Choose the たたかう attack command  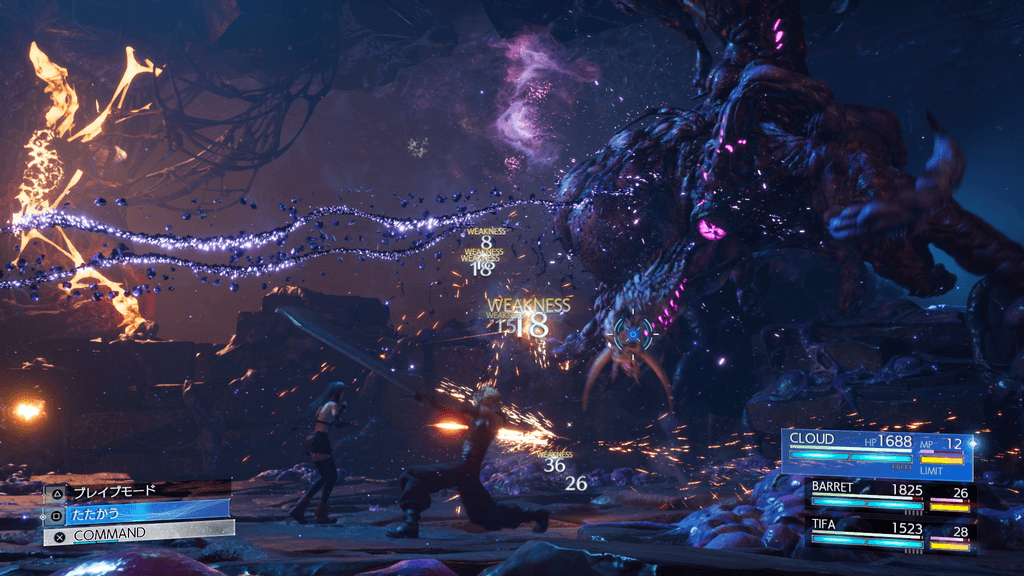(x=135, y=512)
